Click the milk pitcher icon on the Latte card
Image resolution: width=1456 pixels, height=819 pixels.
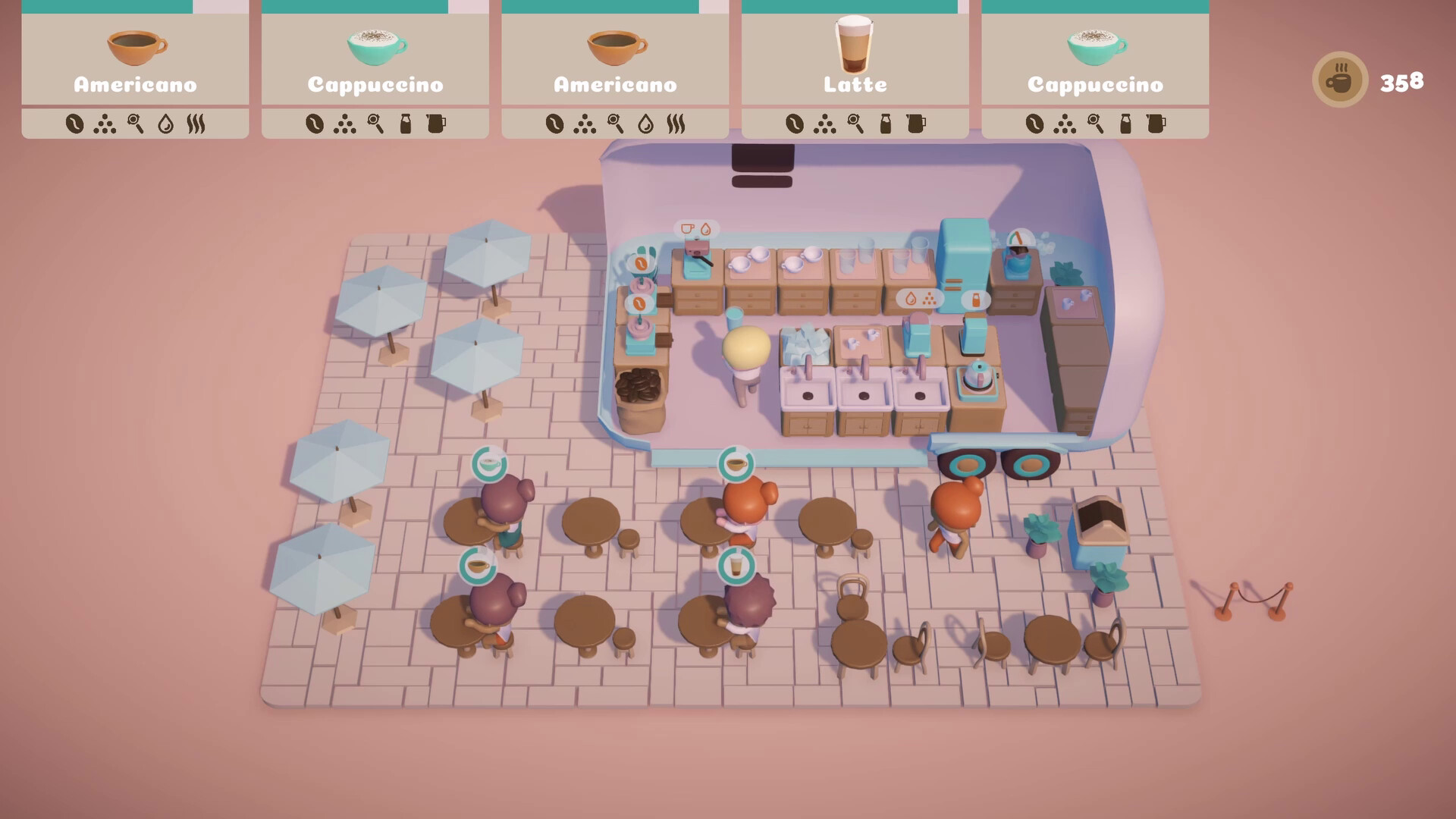pos(918,124)
